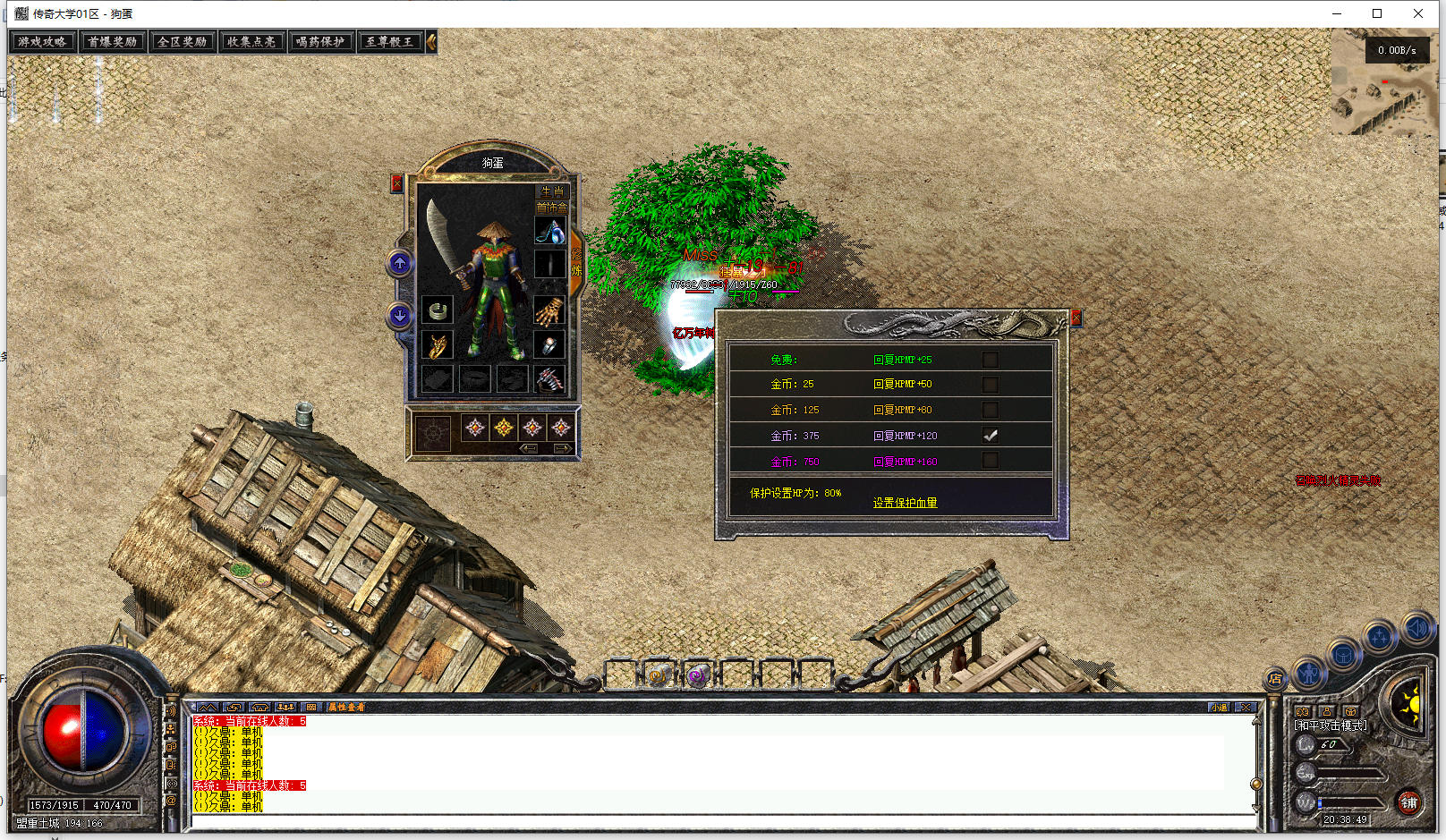Open the 游戏攻略 top menu button
1446x840 pixels.
(42, 42)
